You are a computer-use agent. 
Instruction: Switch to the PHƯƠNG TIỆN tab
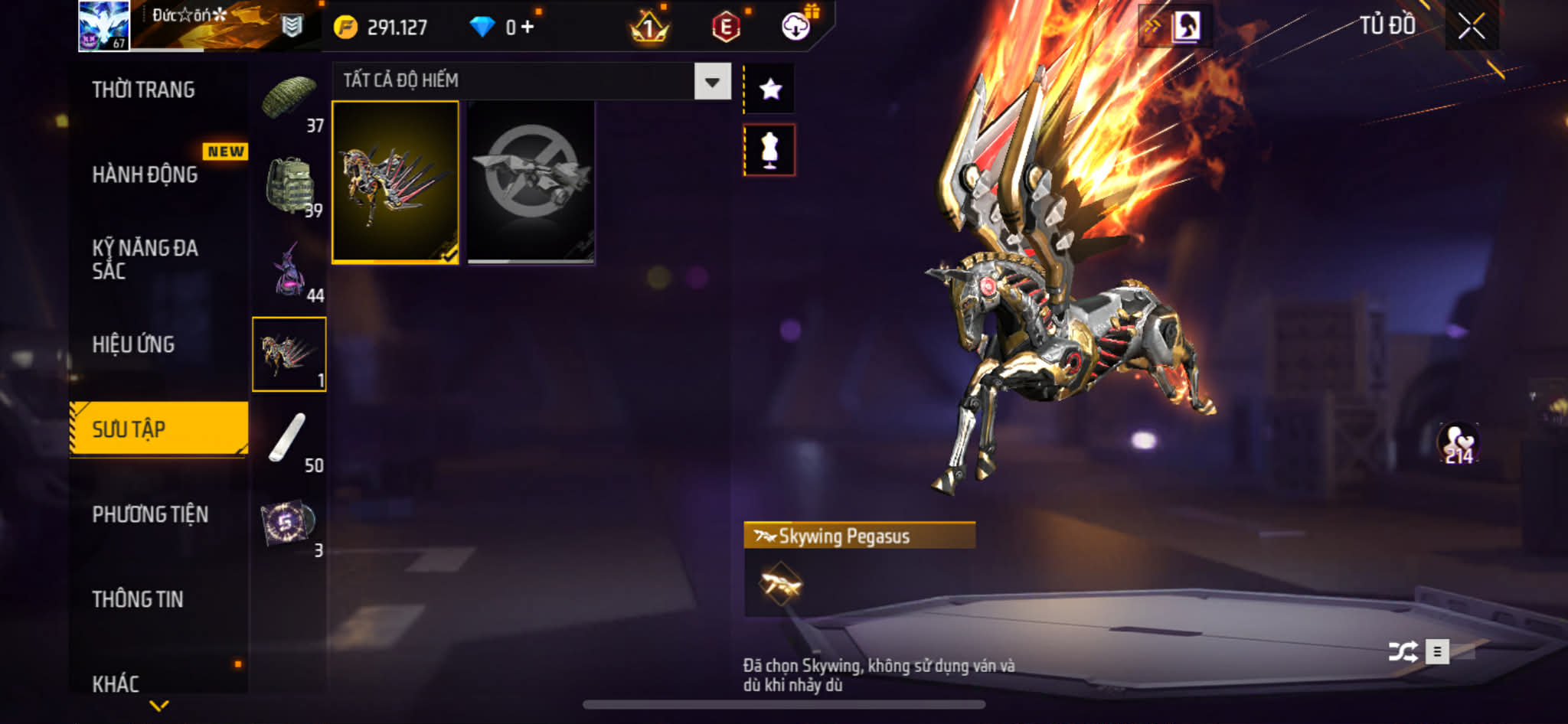pyautogui.click(x=150, y=514)
